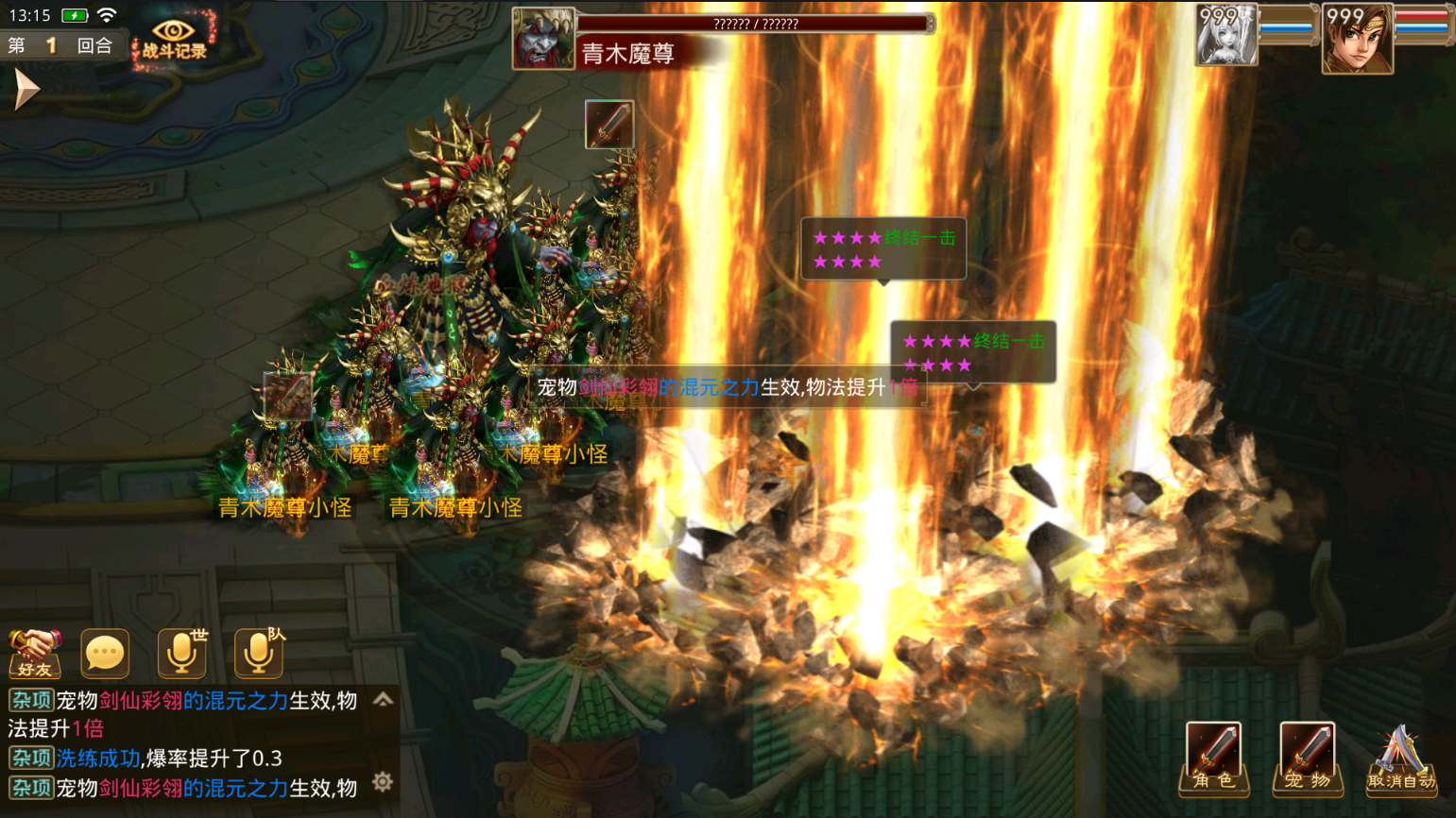Cancel auto battle (取消自动)
Image resolution: width=1456 pixels, height=818 pixels.
click(x=1401, y=758)
